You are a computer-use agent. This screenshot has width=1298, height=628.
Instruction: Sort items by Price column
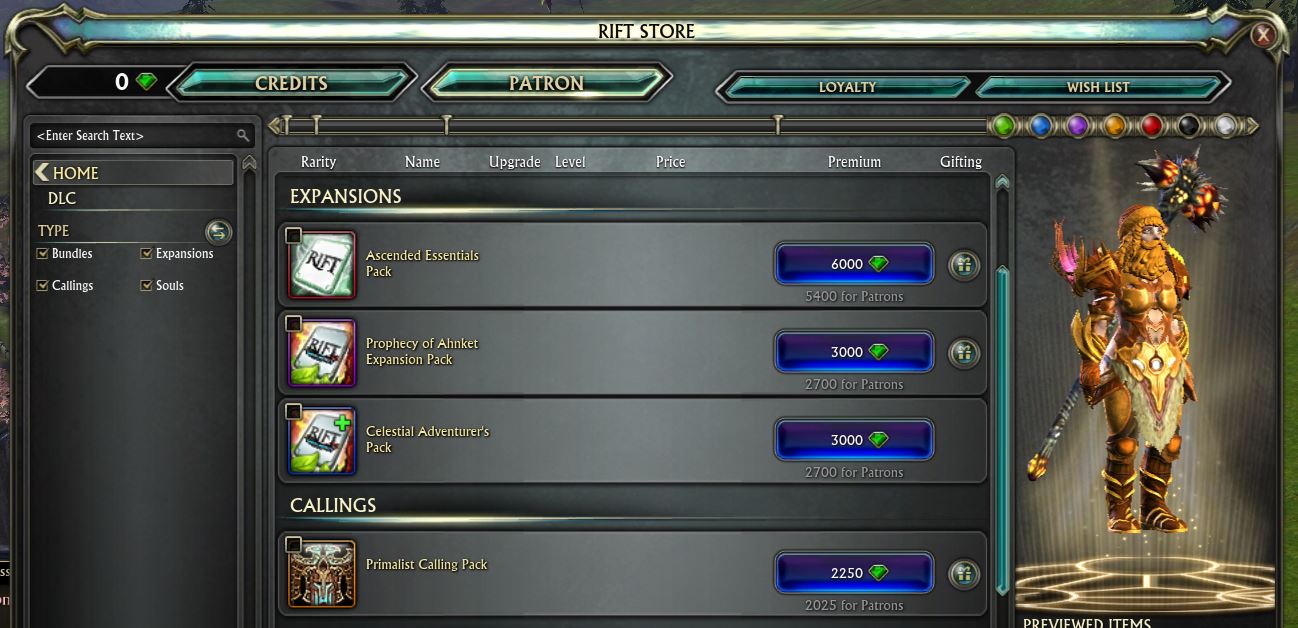tap(670, 162)
